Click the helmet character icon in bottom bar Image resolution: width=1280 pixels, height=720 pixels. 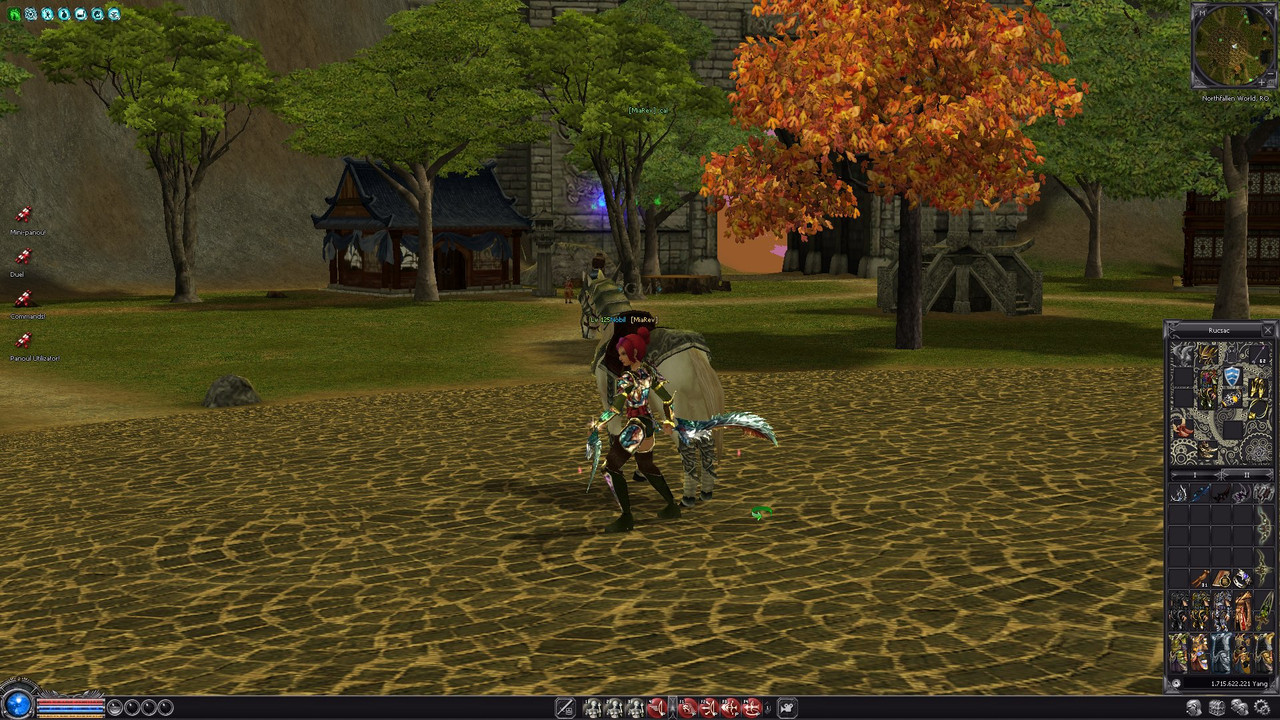click(x=1194, y=708)
